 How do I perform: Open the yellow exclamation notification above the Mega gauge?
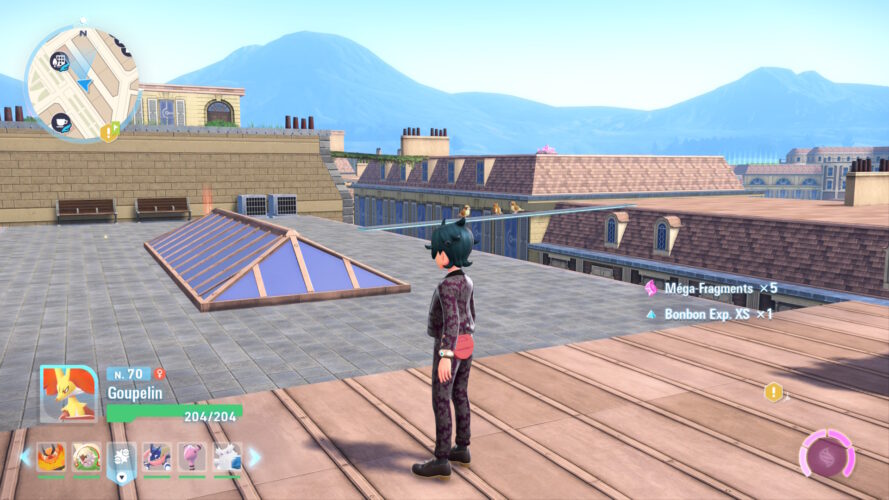pos(773,392)
